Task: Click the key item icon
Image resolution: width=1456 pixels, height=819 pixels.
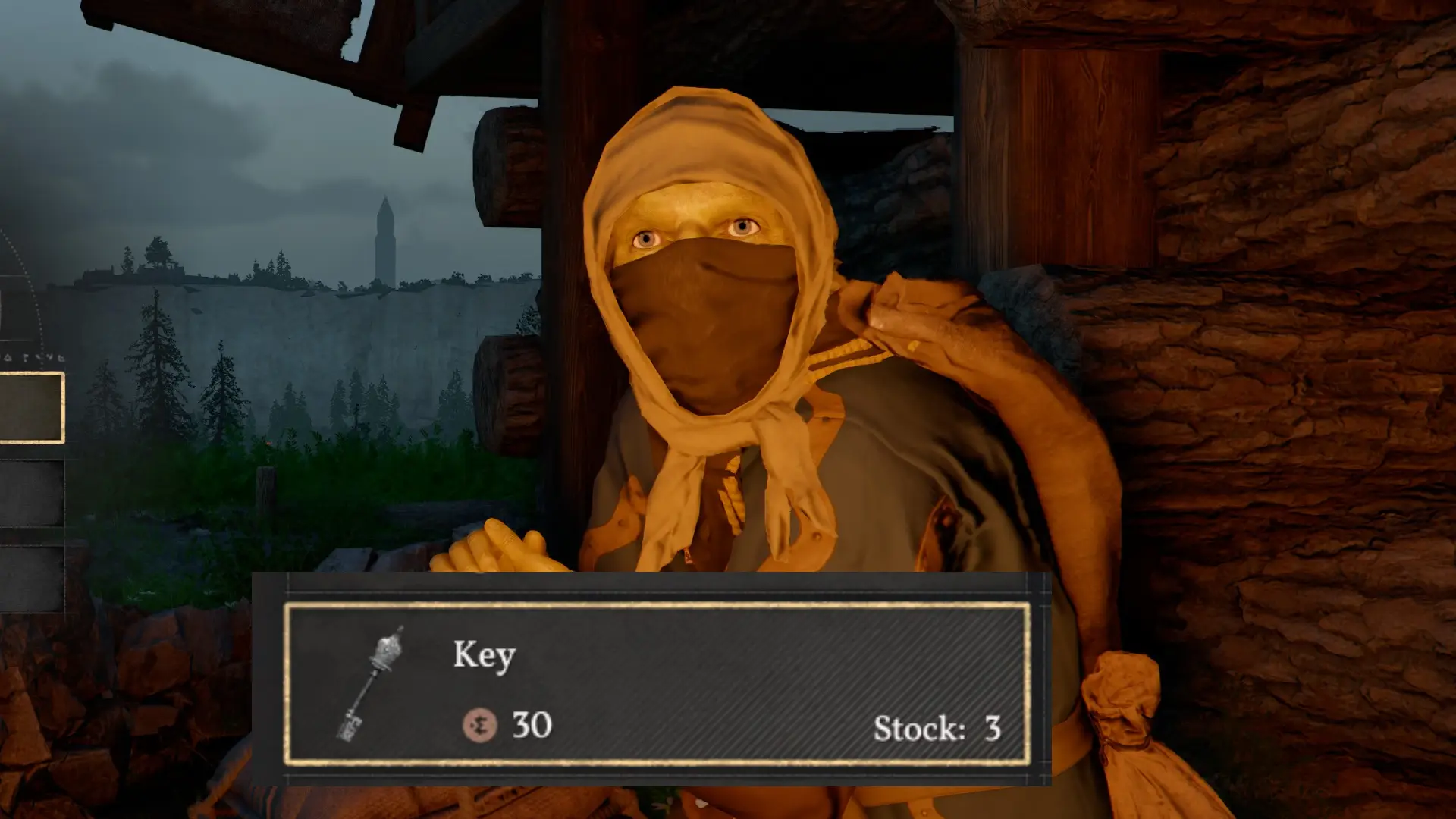Action: 371,683
